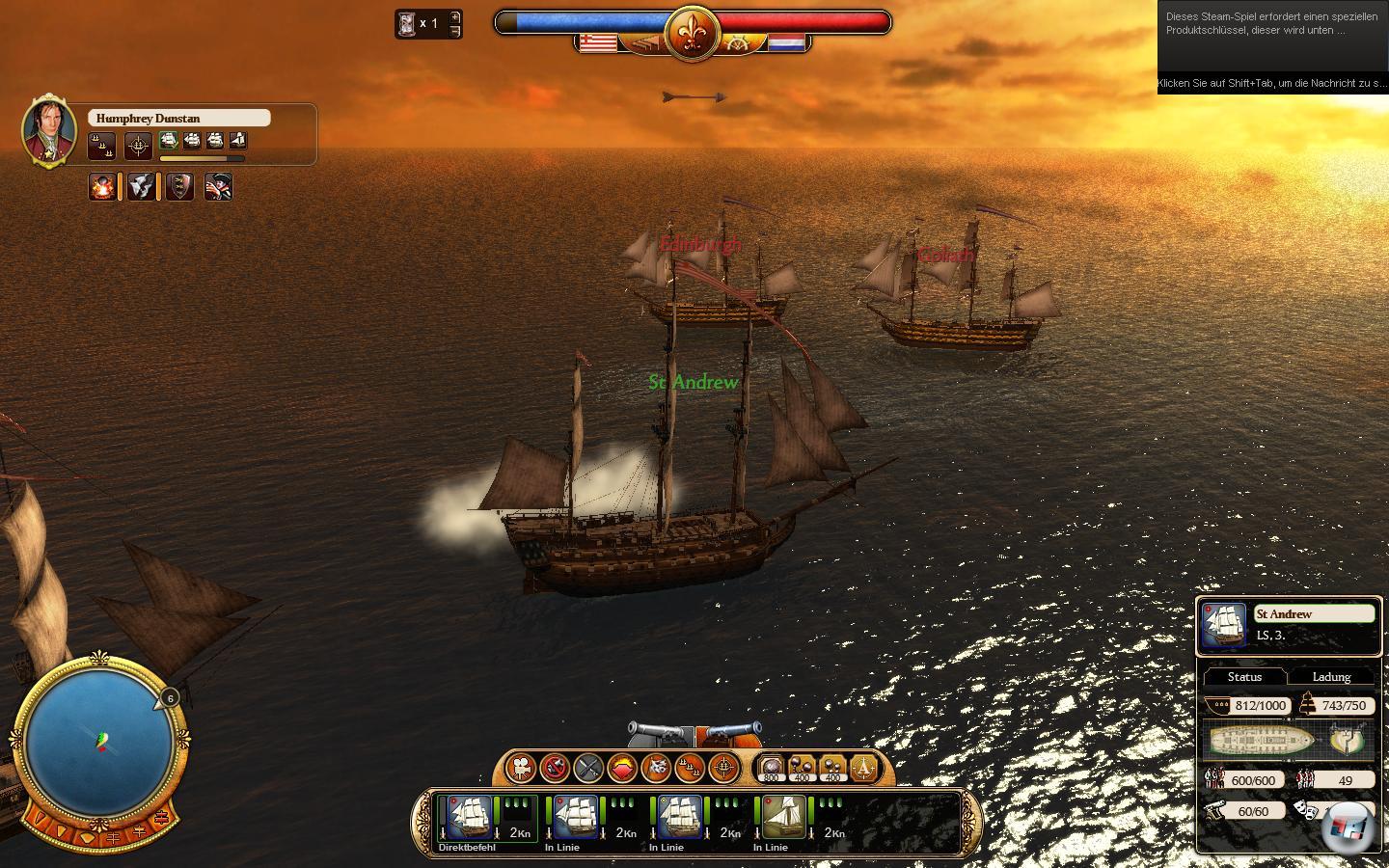Activate the crossed-out cannon cease-fire command
The width and height of the screenshot is (1389, 868).
pos(555,768)
